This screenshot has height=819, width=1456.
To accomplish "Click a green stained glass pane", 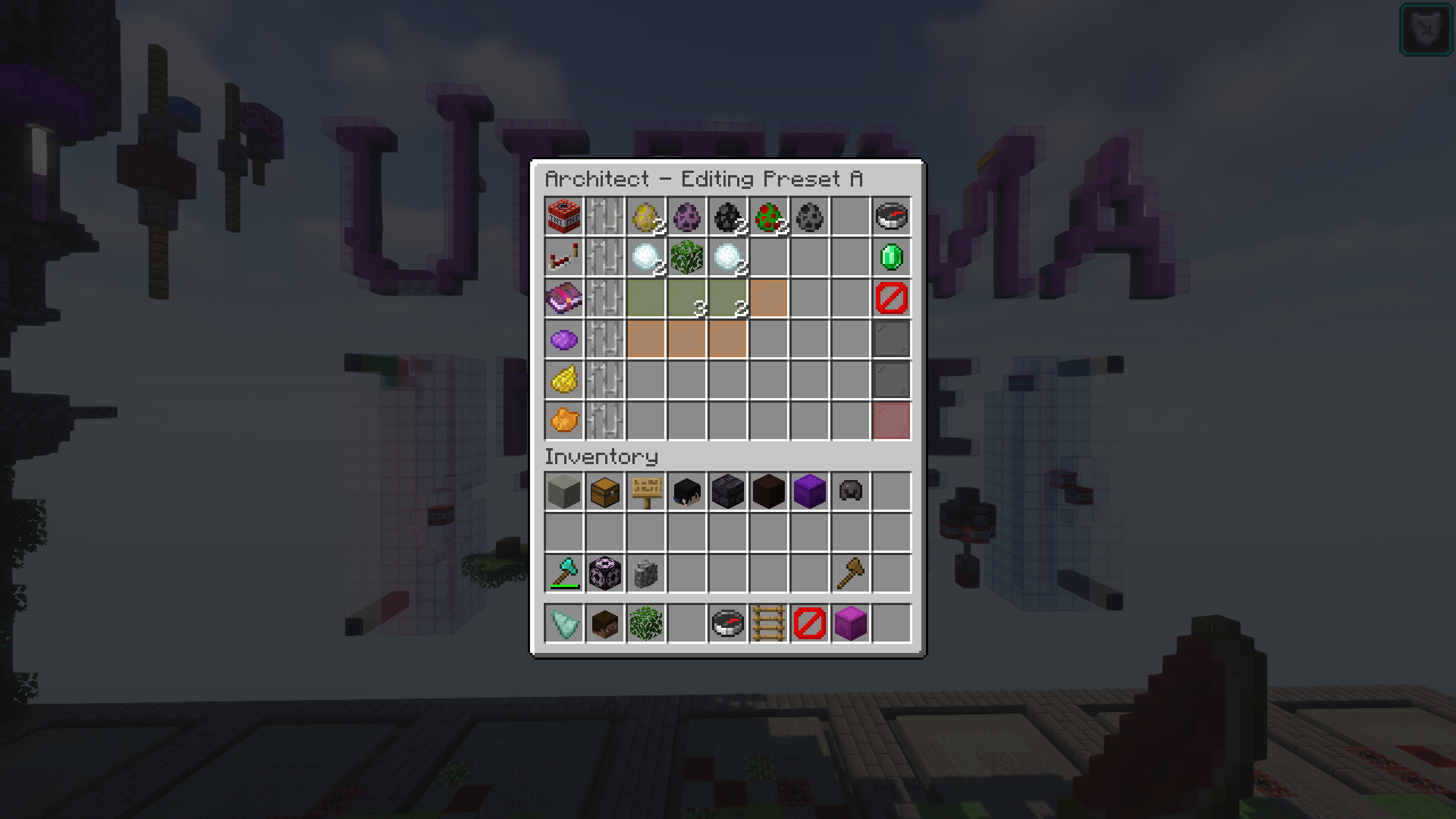I will 645,298.
